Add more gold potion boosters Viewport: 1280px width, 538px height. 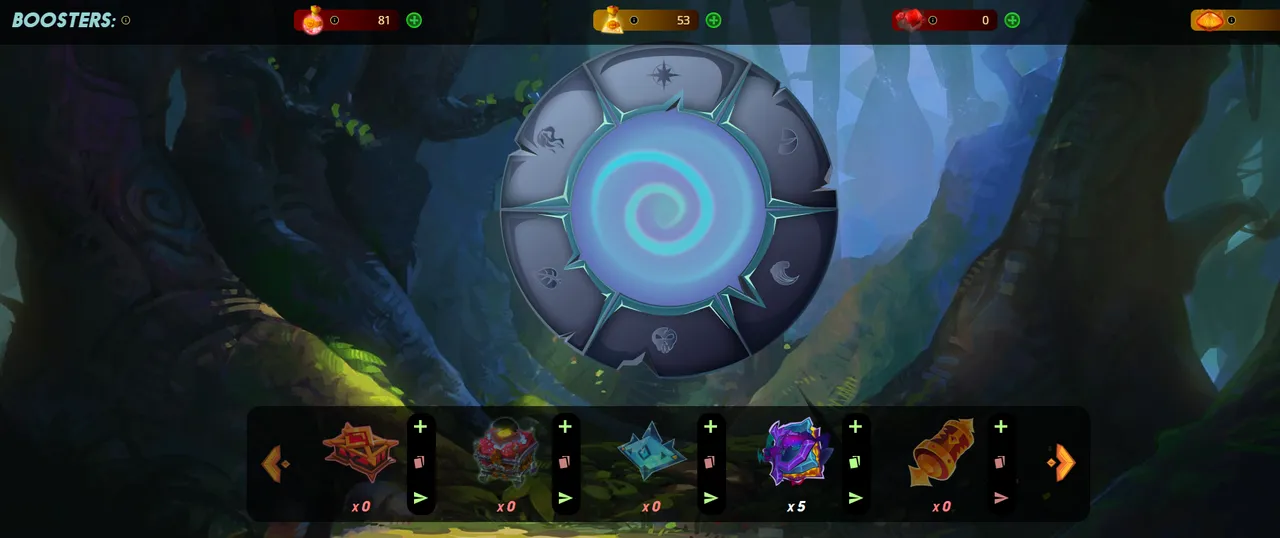[713, 20]
